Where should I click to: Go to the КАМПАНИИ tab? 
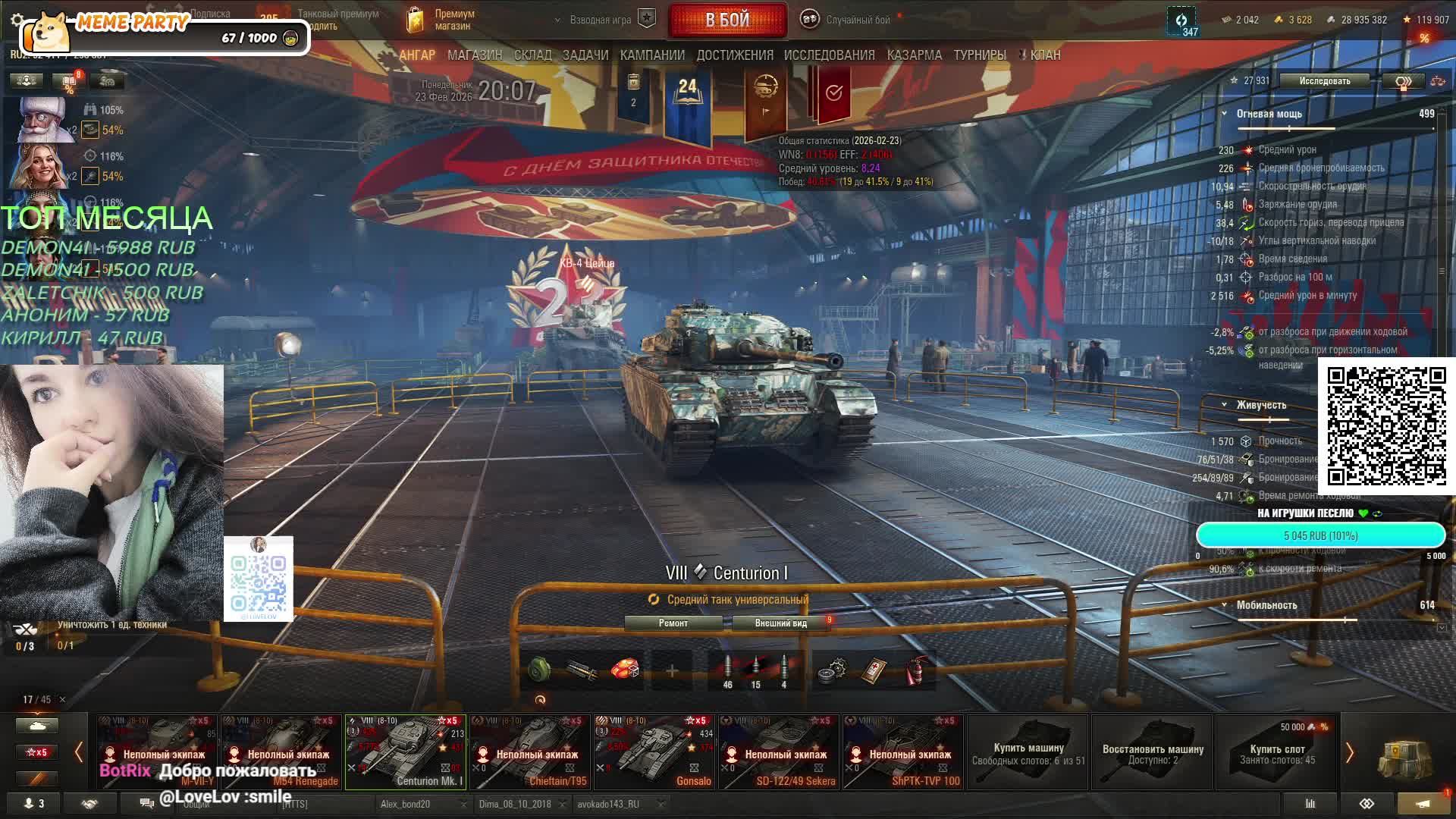652,55
